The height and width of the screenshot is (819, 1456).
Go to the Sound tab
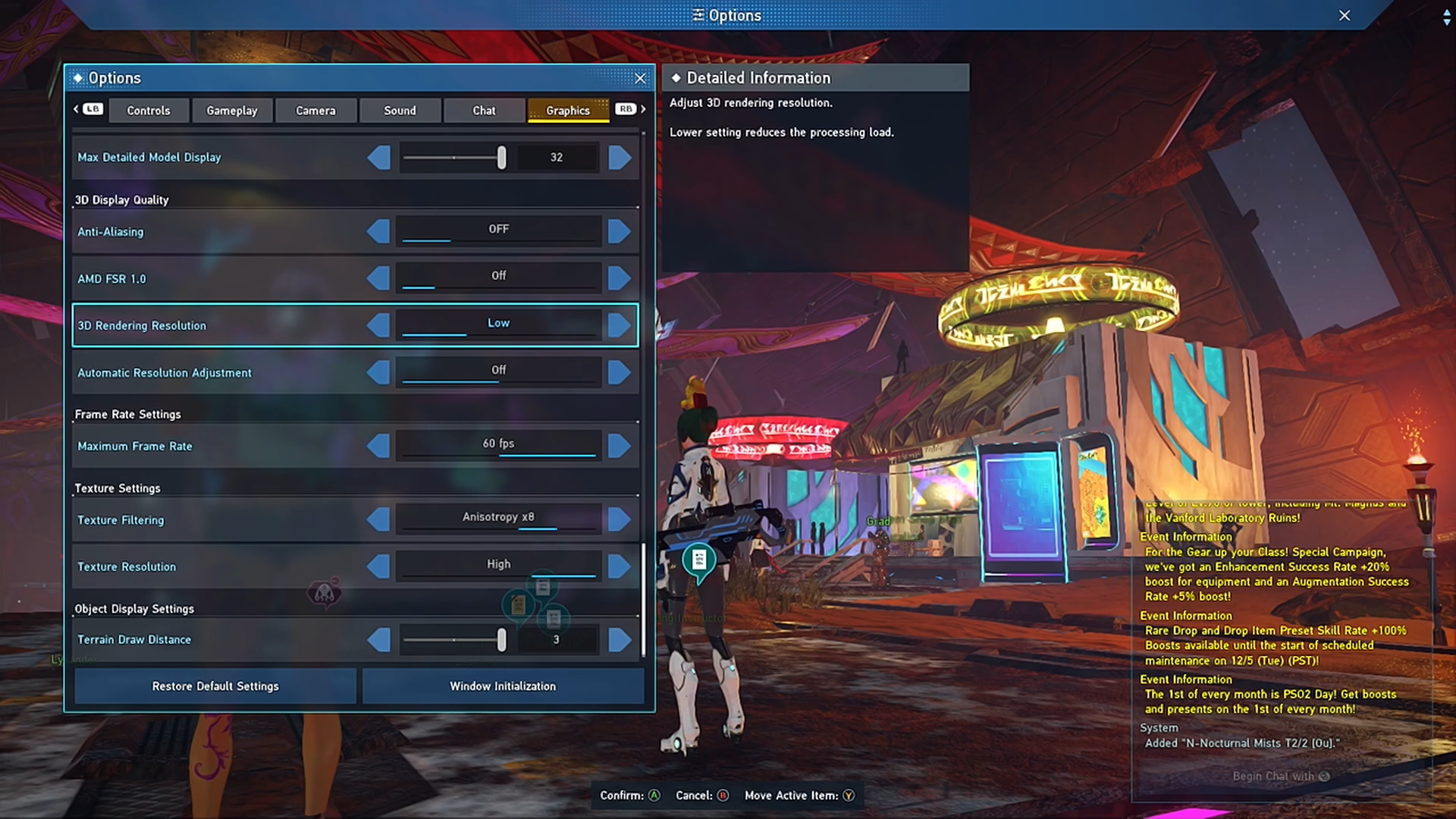pos(400,111)
